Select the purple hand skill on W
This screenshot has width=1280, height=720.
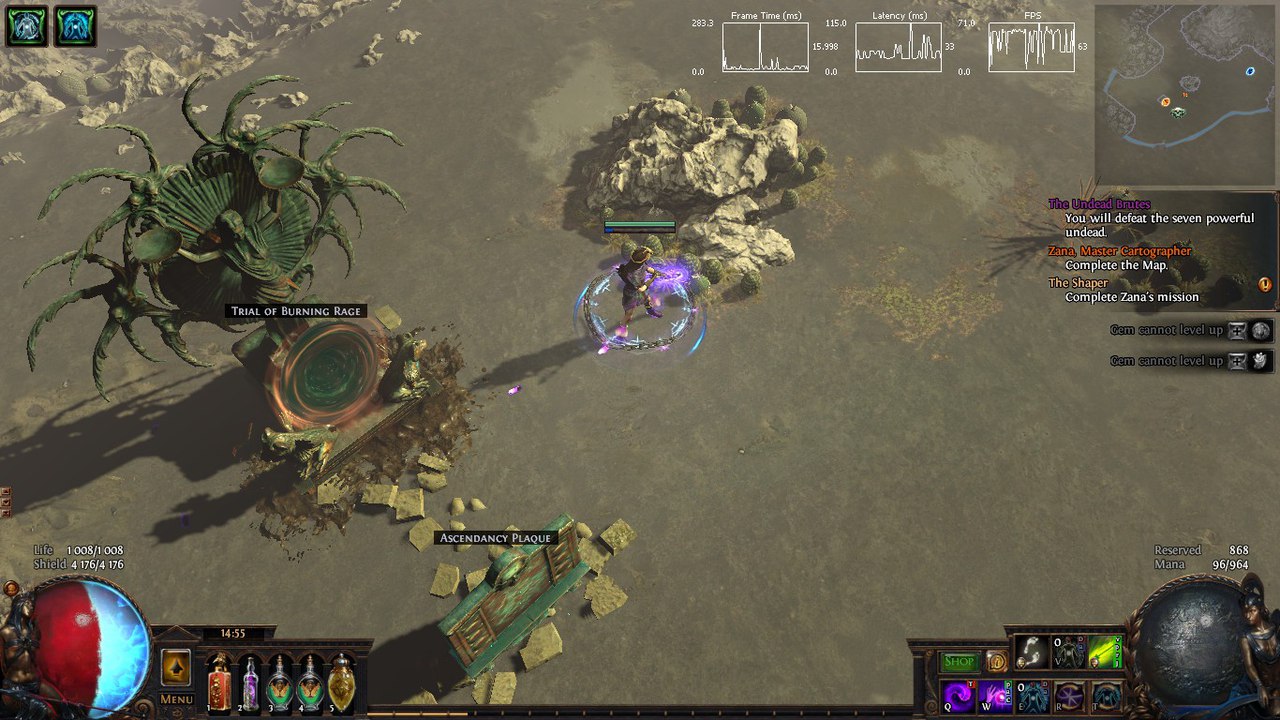pos(995,696)
